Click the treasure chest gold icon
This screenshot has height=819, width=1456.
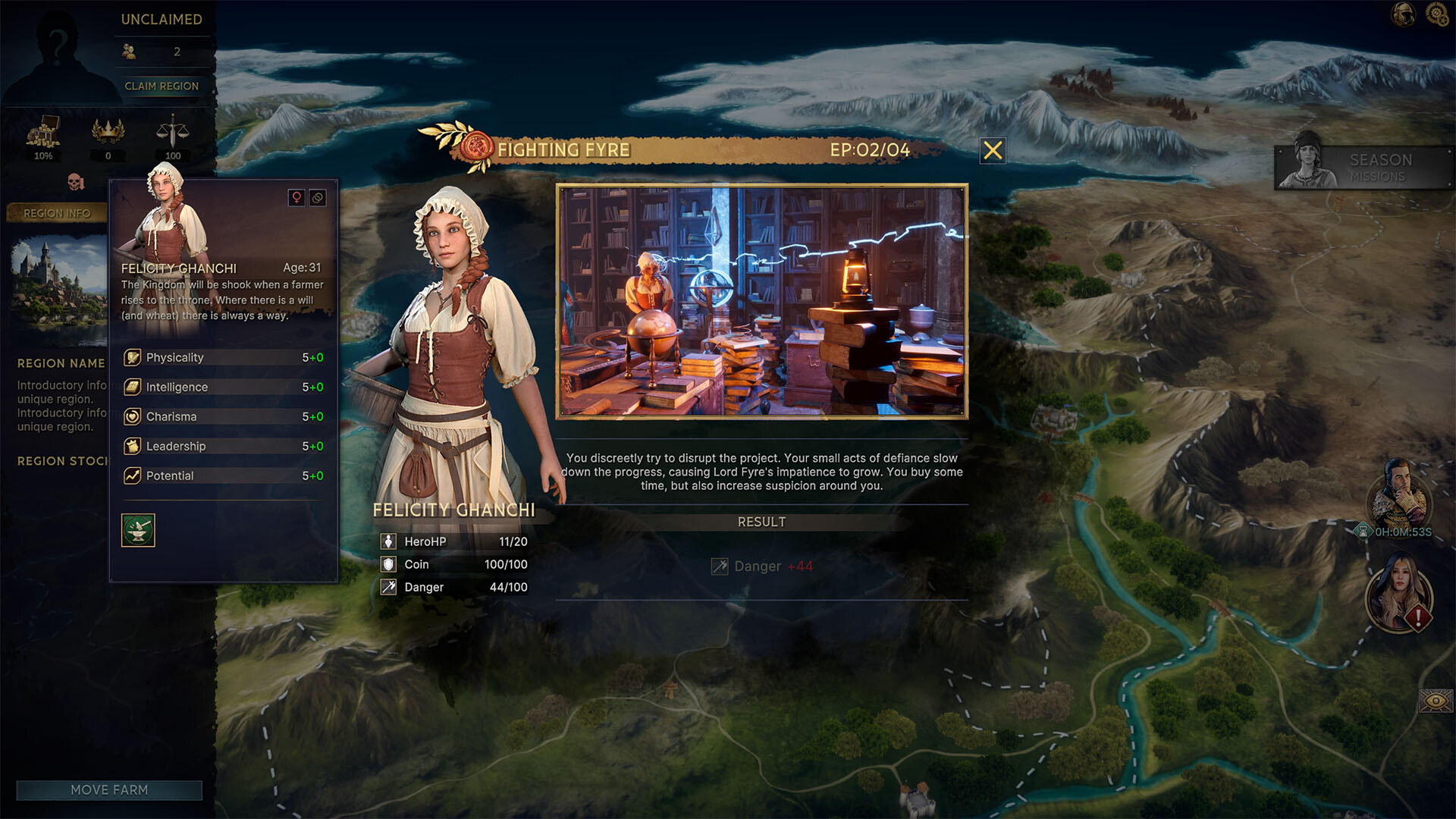click(43, 133)
